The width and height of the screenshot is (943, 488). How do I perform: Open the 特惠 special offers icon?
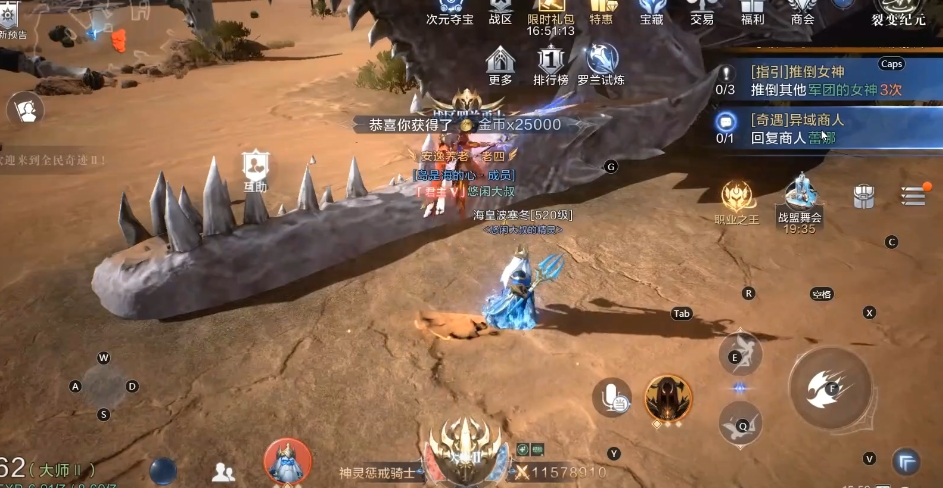(x=601, y=10)
